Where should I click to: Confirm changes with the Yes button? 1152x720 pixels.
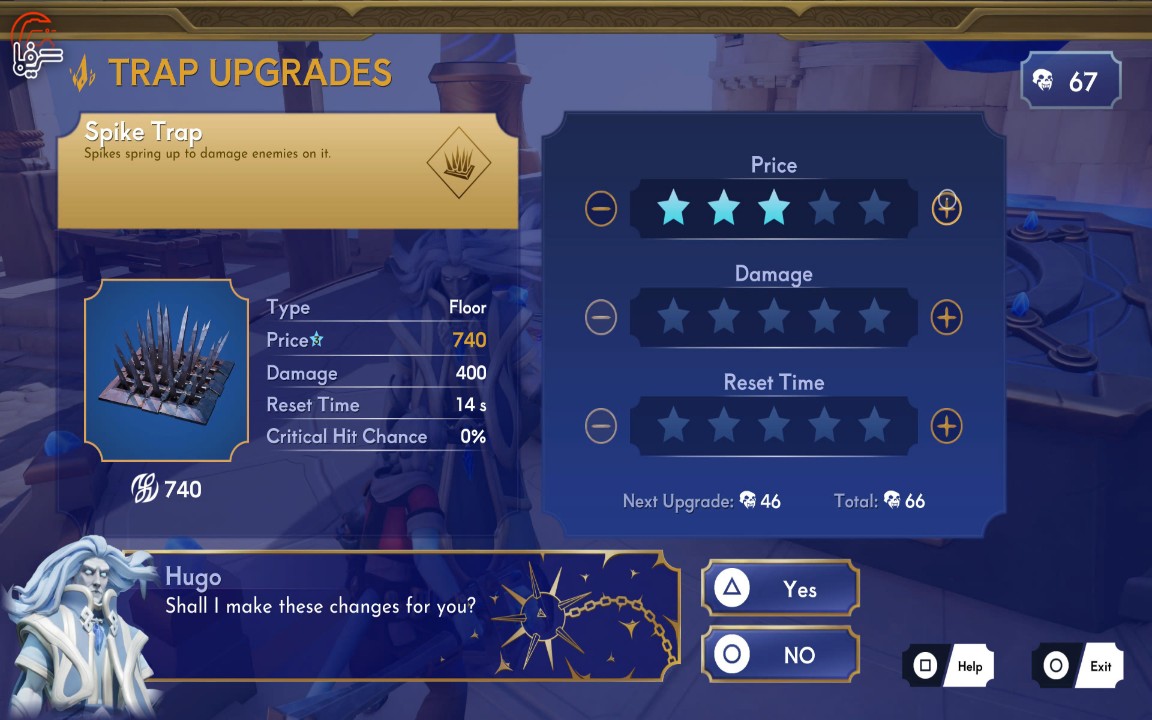pyautogui.click(x=780, y=589)
